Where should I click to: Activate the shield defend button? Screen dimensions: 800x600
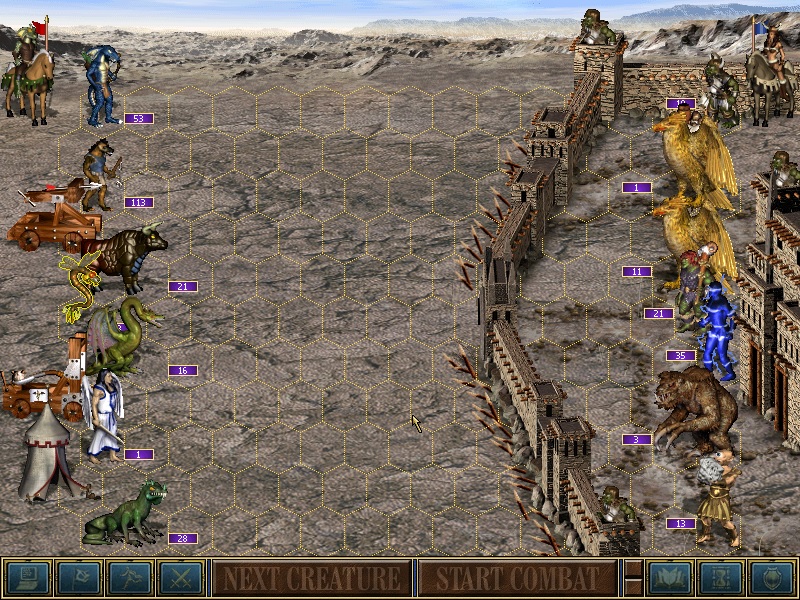(x=772, y=577)
